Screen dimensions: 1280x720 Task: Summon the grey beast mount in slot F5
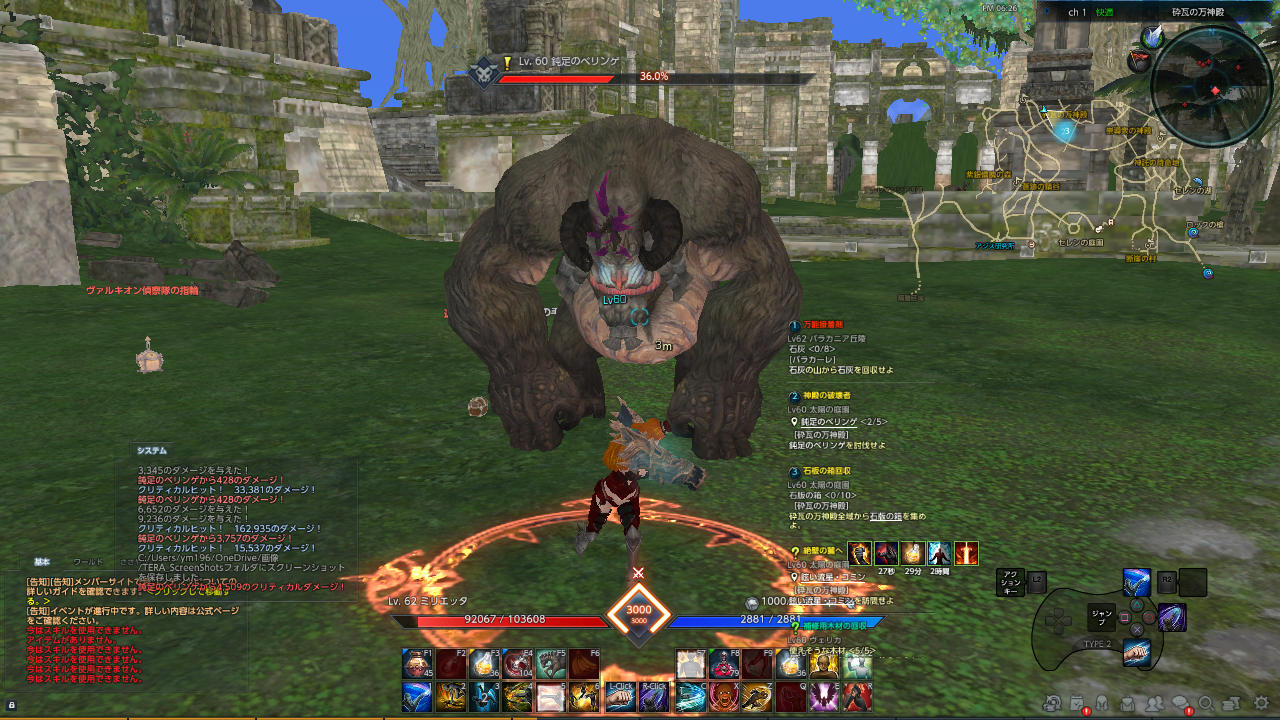click(551, 664)
